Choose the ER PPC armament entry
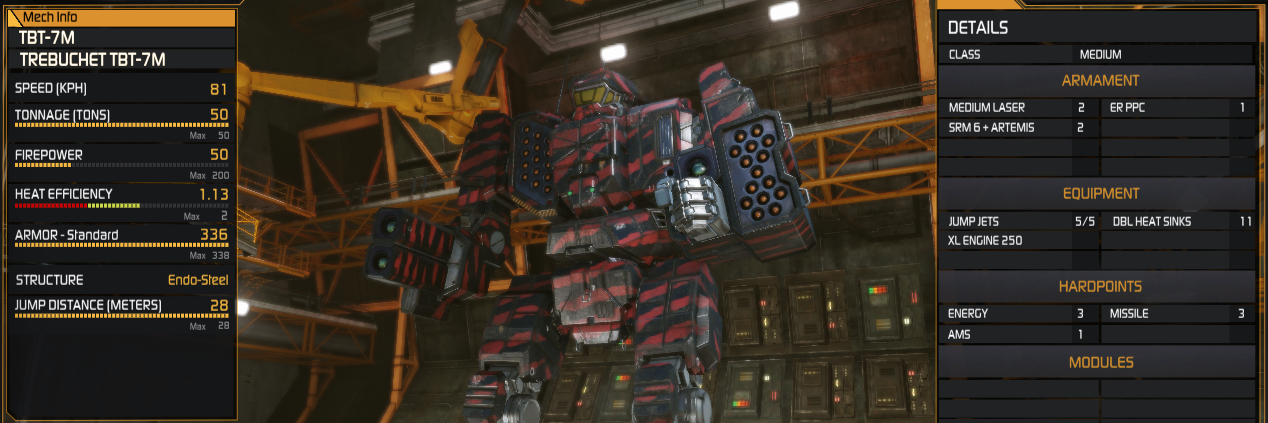The width and height of the screenshot is (1268, 423). (1176, 107)
